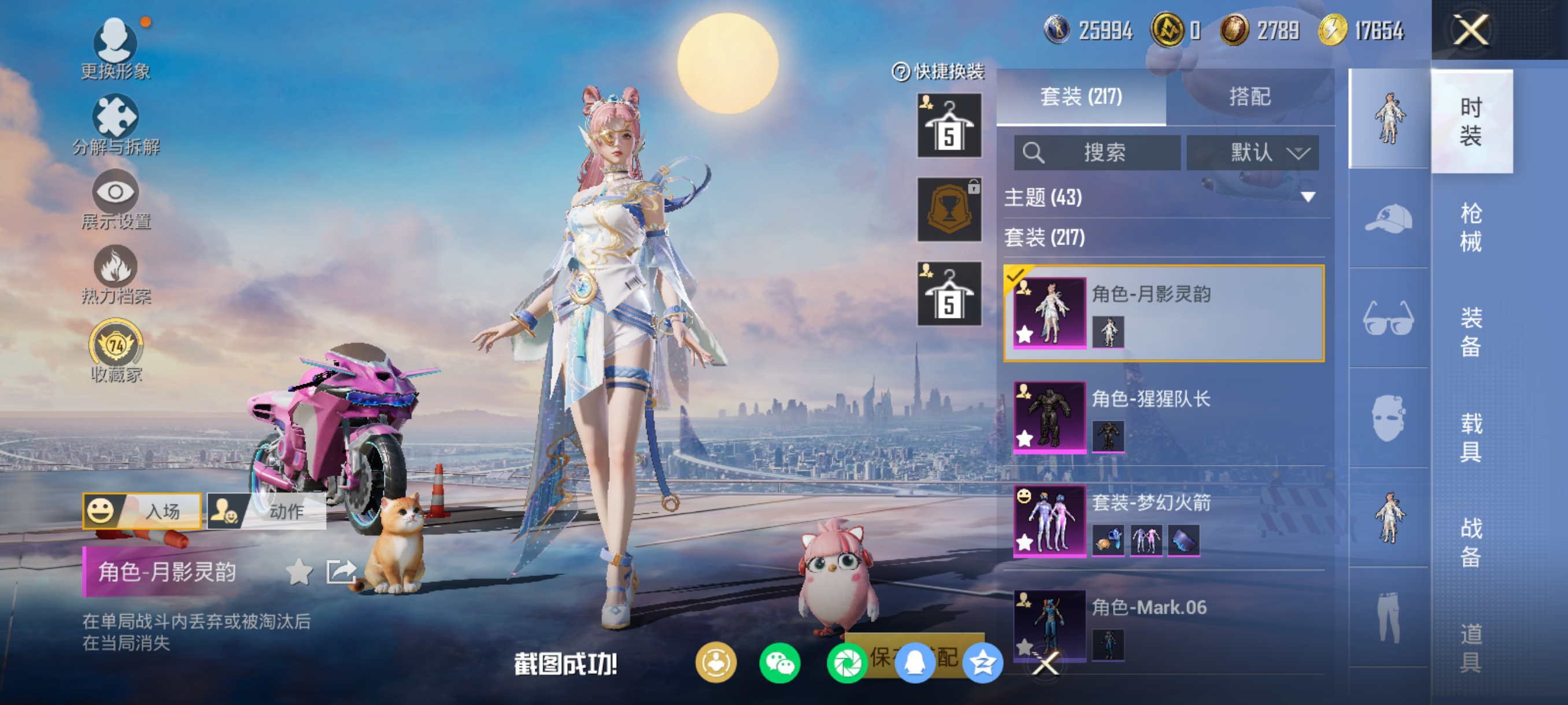Image resolution: width=1568 pixels, height=705 pixels.
Task: Choose the 套装-梦幻火箭 set
Action: pos(1164,521)
